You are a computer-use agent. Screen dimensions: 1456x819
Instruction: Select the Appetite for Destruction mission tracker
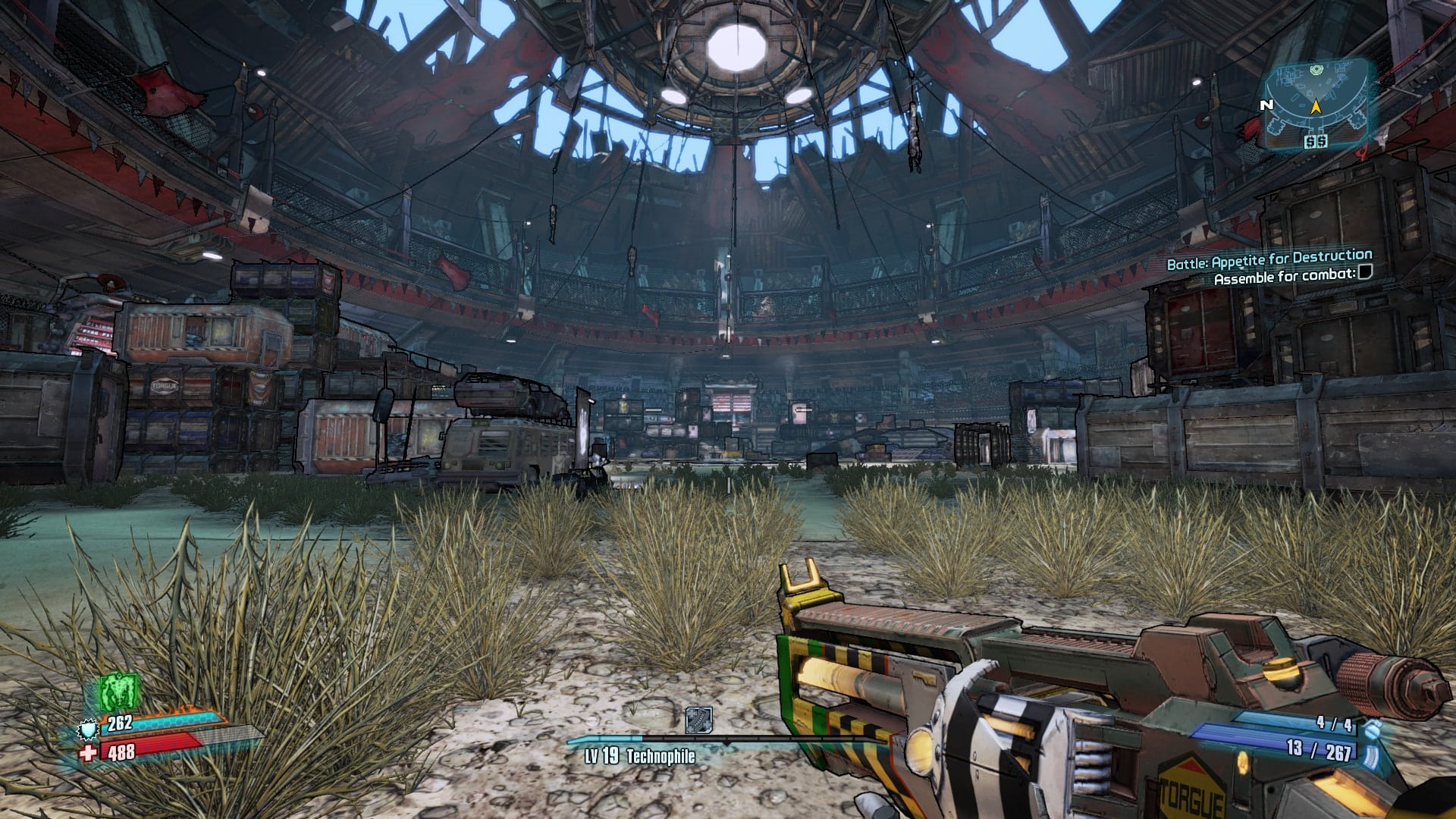click(x=1269, y=260)
